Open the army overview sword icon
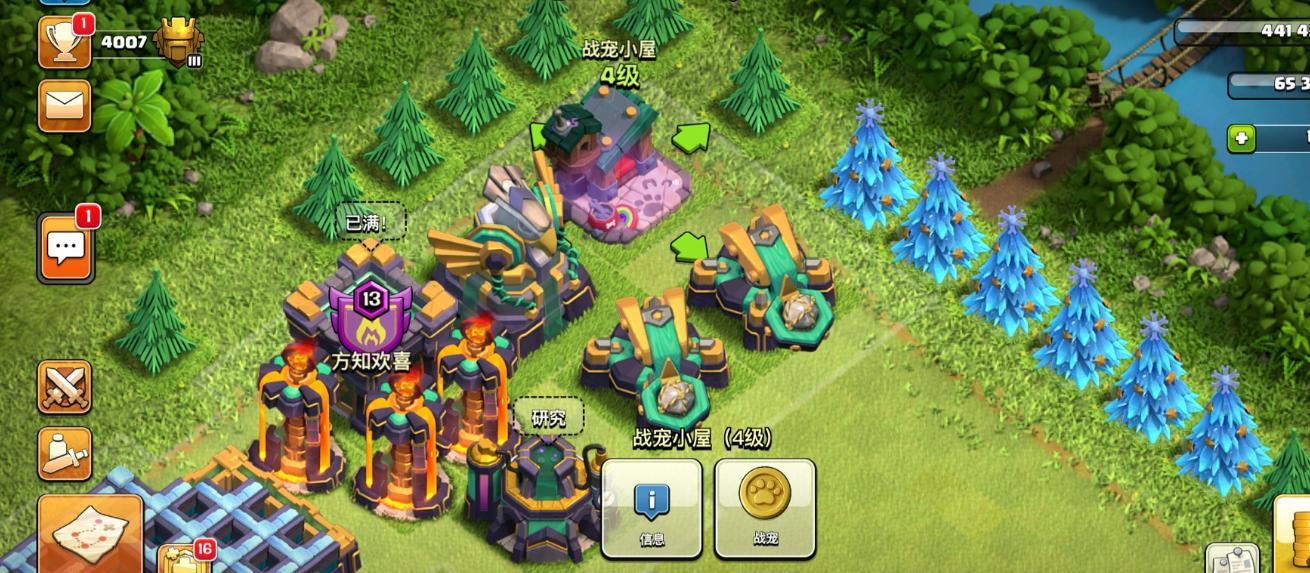 (64, 453)
